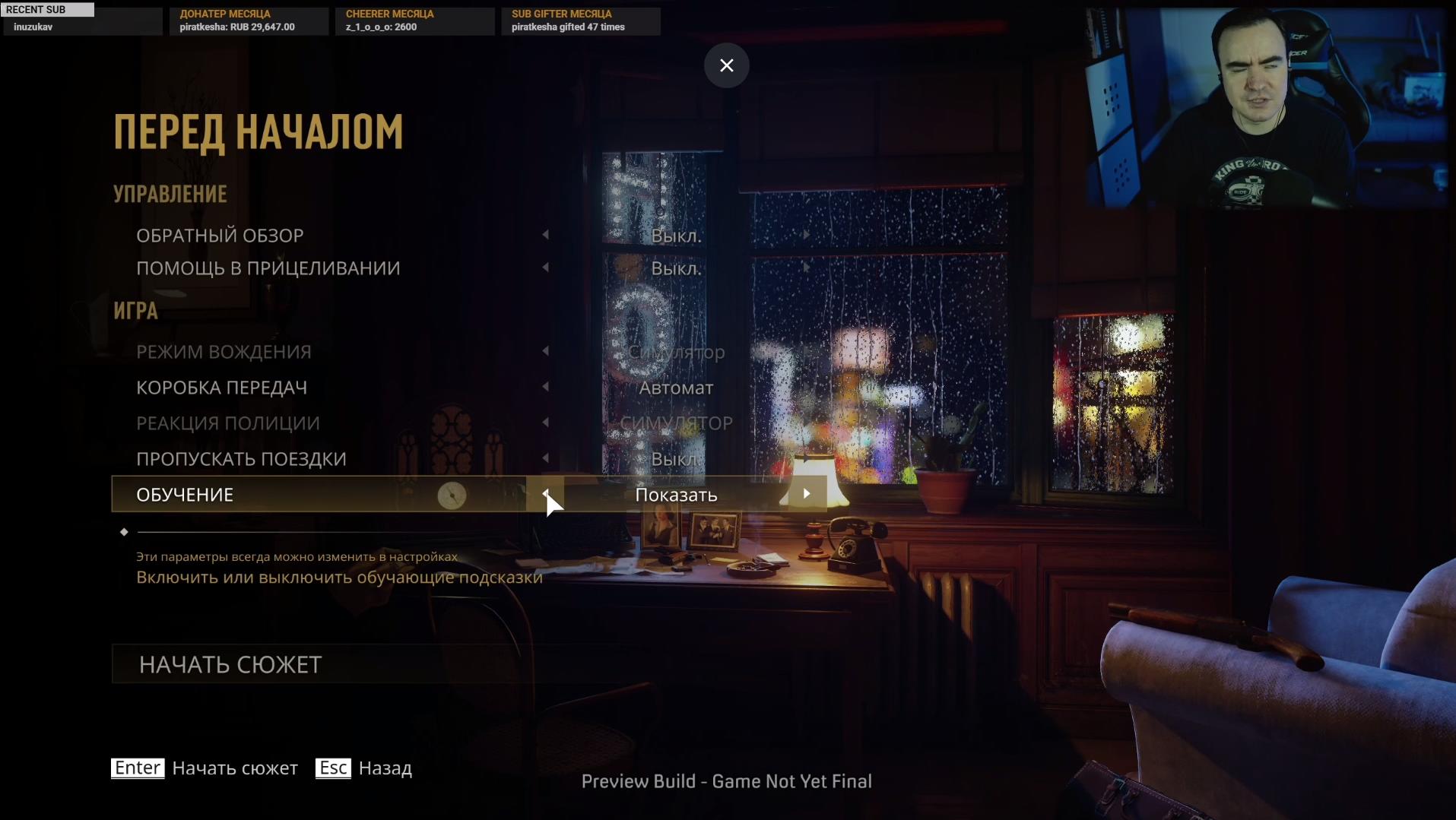The width and height of the screenshot is (1456, 820).
Task: Select the Режим вождения setting row
Action: [224, 352]
